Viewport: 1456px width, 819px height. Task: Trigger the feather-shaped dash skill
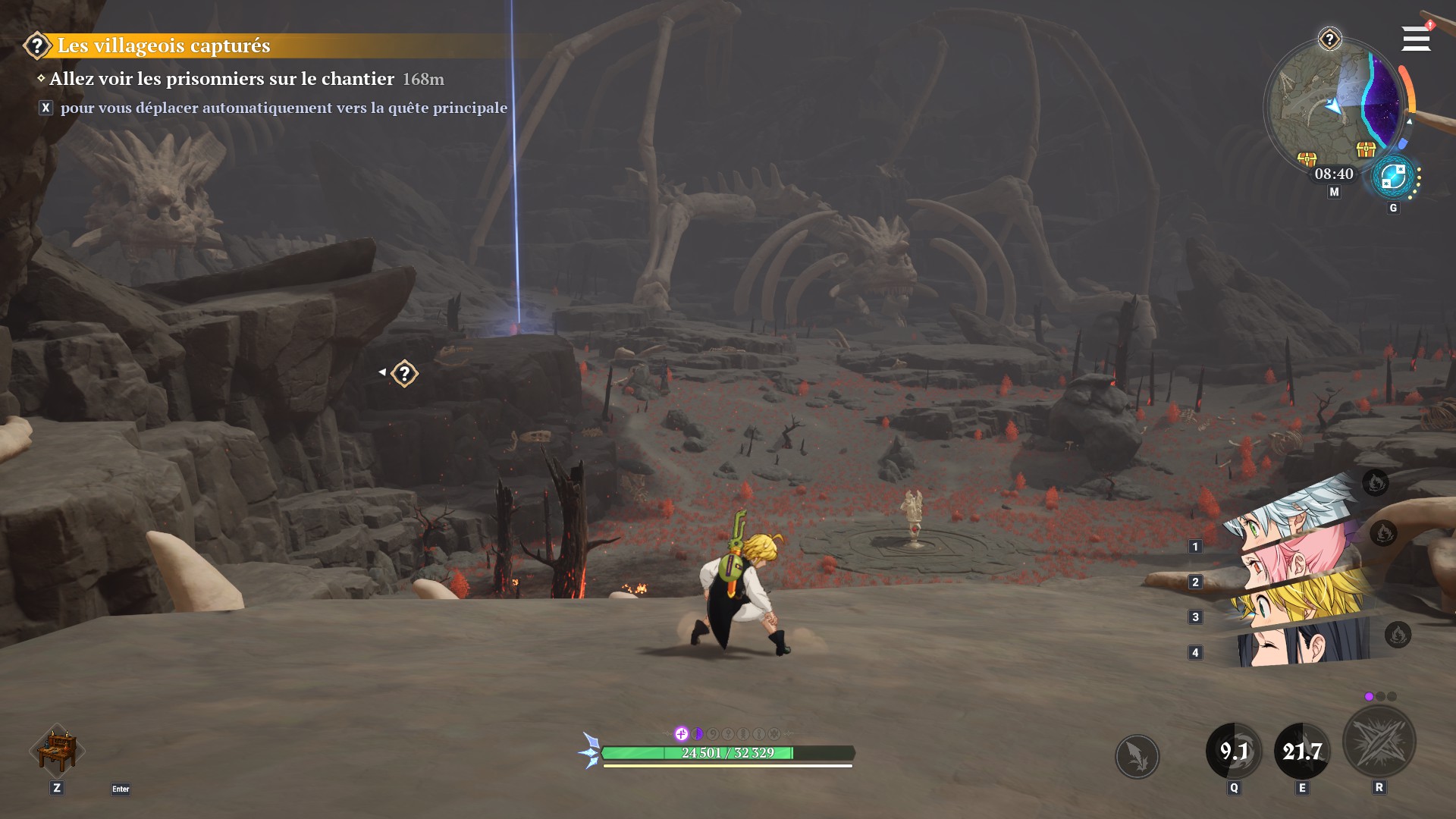click(x=1137, y=756)
